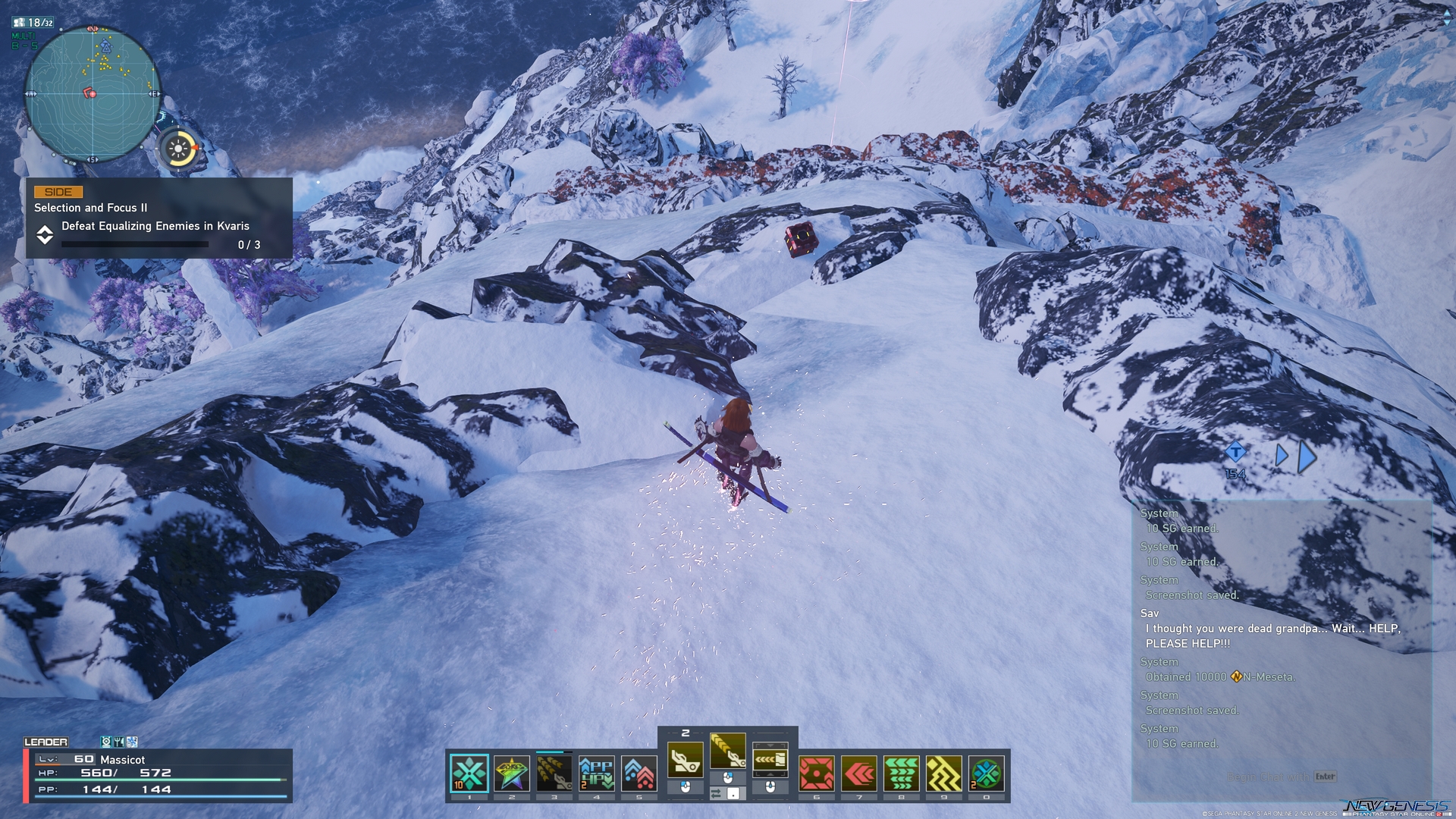Activate the green arrows skill in slot 8
The width and height of the screenshot is (1456, 819).
pyautogui.click(x=902, y=773)
